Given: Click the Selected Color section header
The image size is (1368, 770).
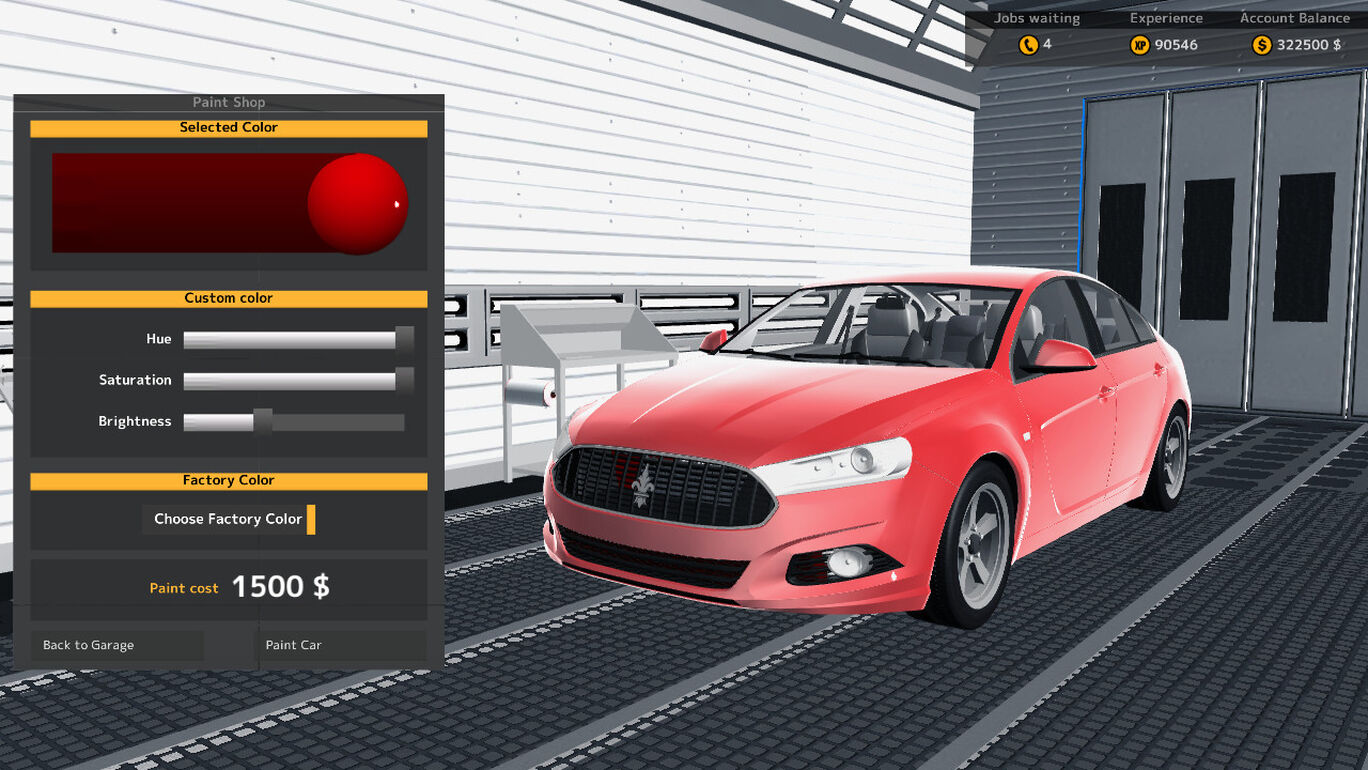Looking at the screenshot, I should click(x=229, y=128).
